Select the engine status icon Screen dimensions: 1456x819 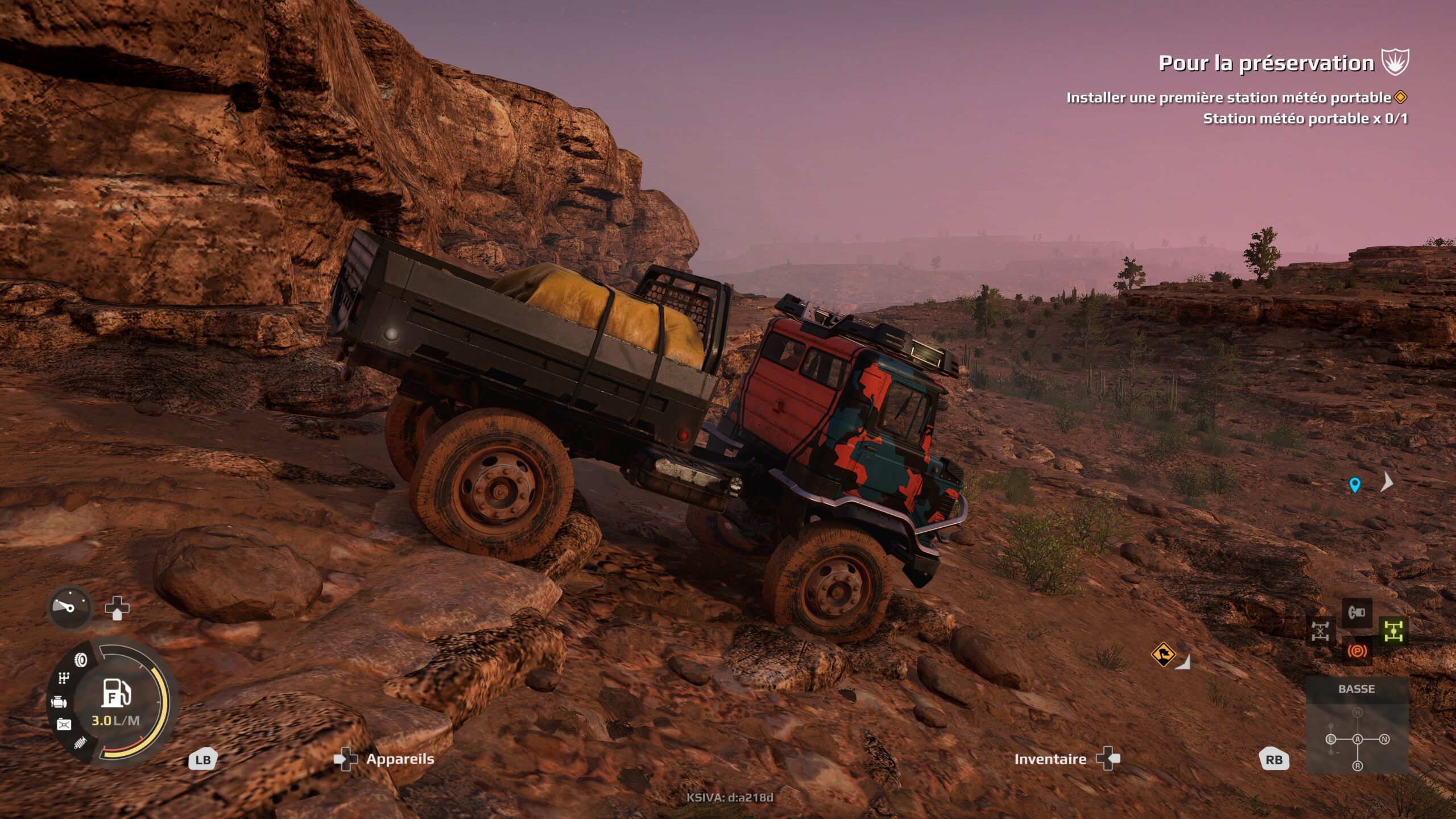point(59,702)
